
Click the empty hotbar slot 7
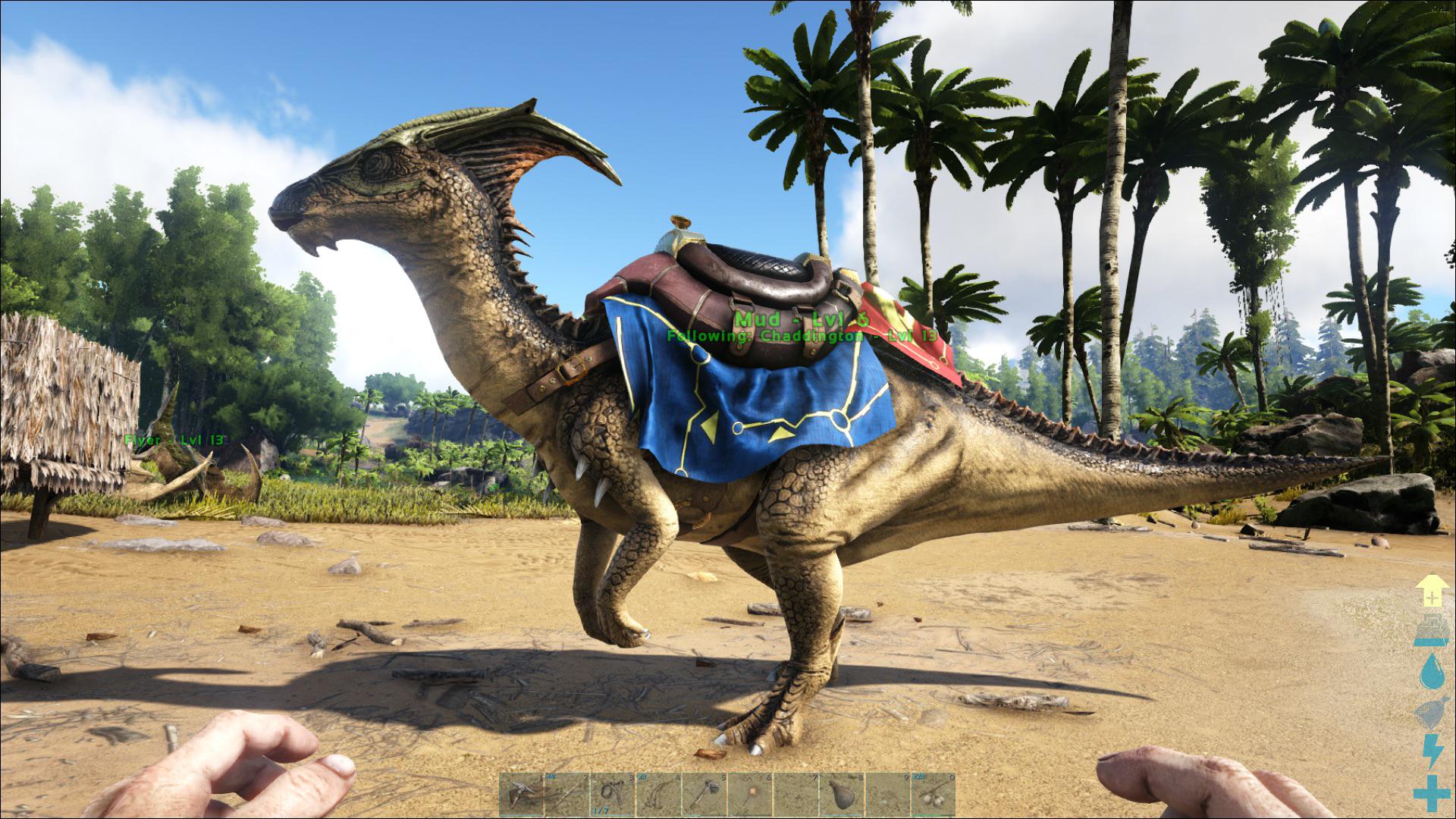(794, 796)
